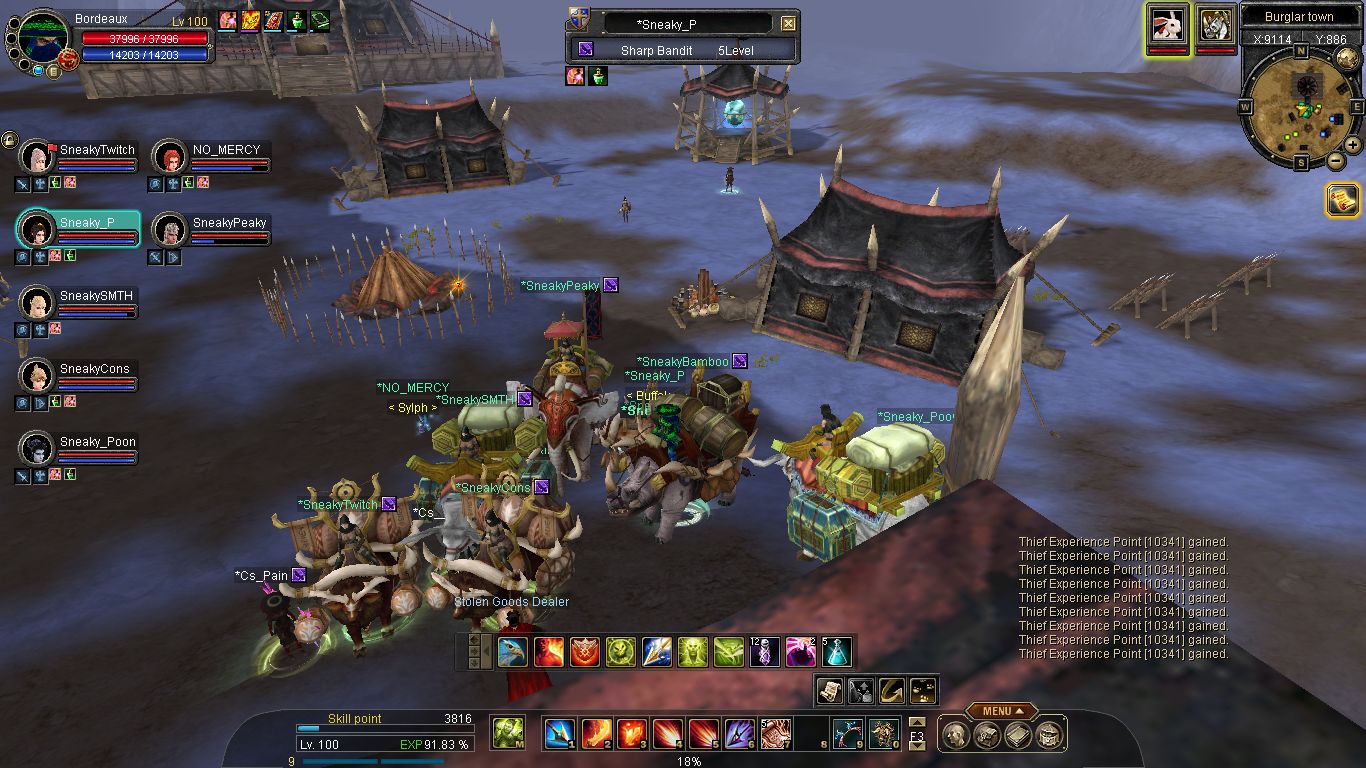Zoom out the minimap with minus button
This screenshot has width=1366, height=768.
click(x=1334, y=160)
